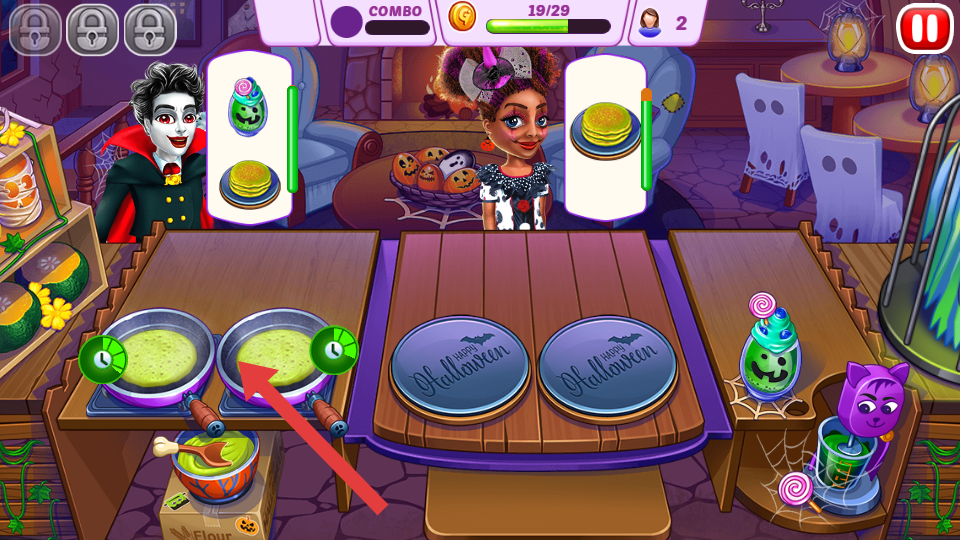Scoop batter from the green batter bowl
Screen dimensions: 960x540
(x=214, y=462)
